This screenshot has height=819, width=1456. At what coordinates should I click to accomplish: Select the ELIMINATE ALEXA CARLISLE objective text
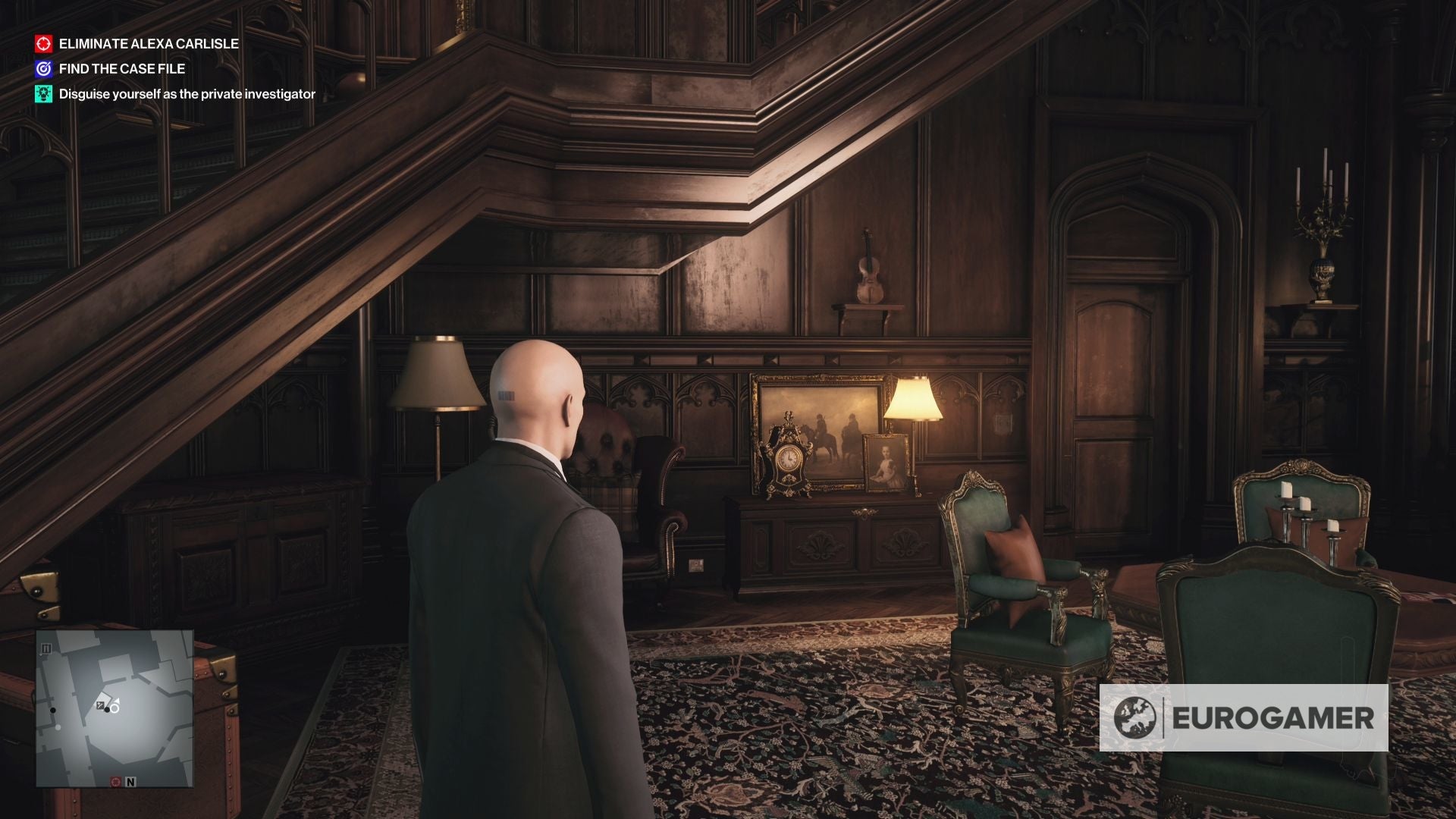[148, 44]
